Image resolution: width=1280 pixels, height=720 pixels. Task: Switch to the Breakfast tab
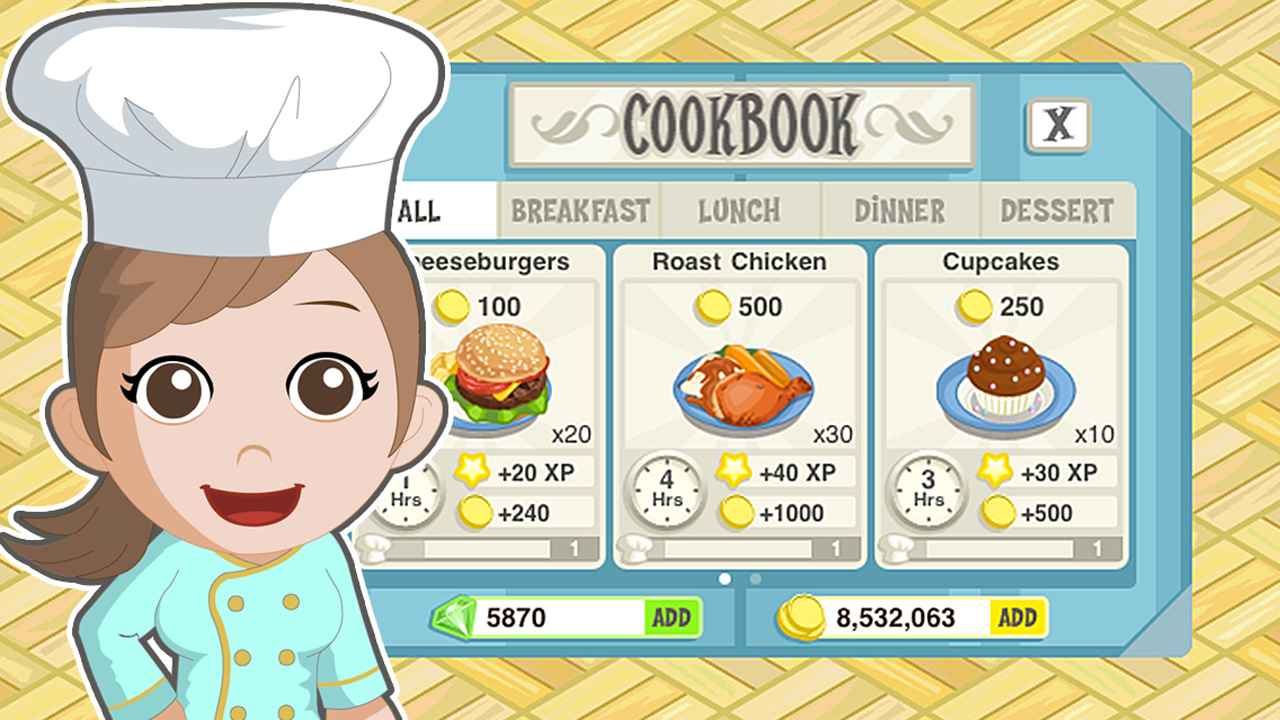point(578,211)
